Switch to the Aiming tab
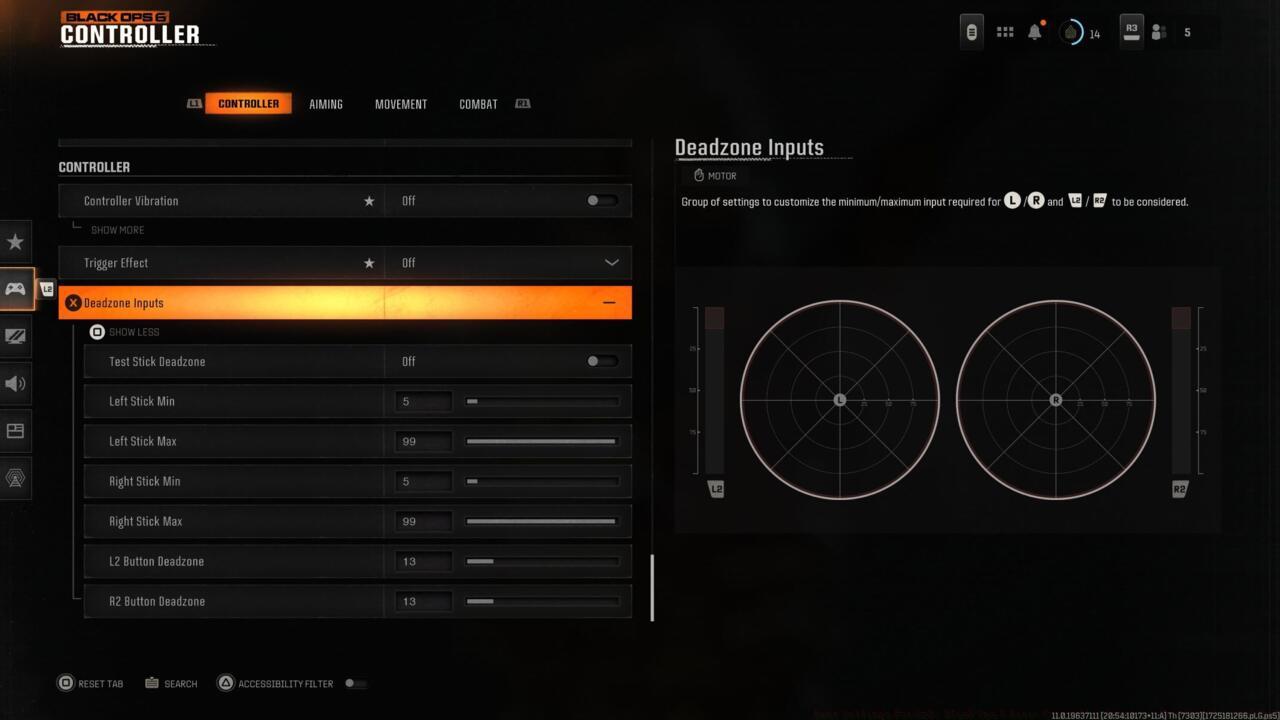The height and width of the screenshot is (720, 1280). point(326,103)
